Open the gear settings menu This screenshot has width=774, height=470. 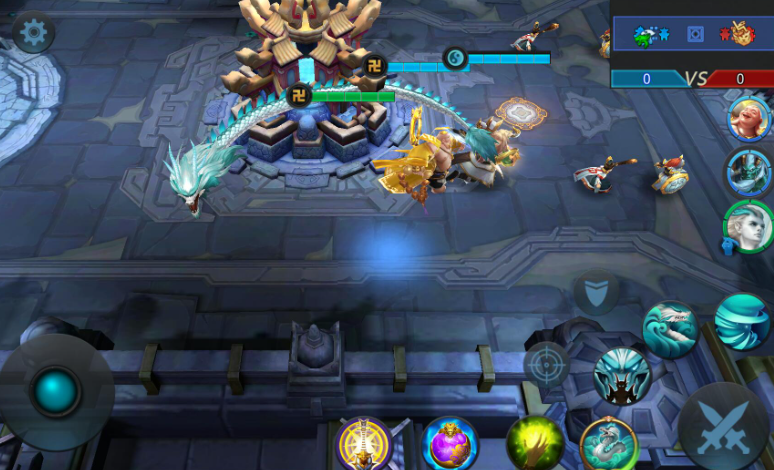[x=34, y=34]
